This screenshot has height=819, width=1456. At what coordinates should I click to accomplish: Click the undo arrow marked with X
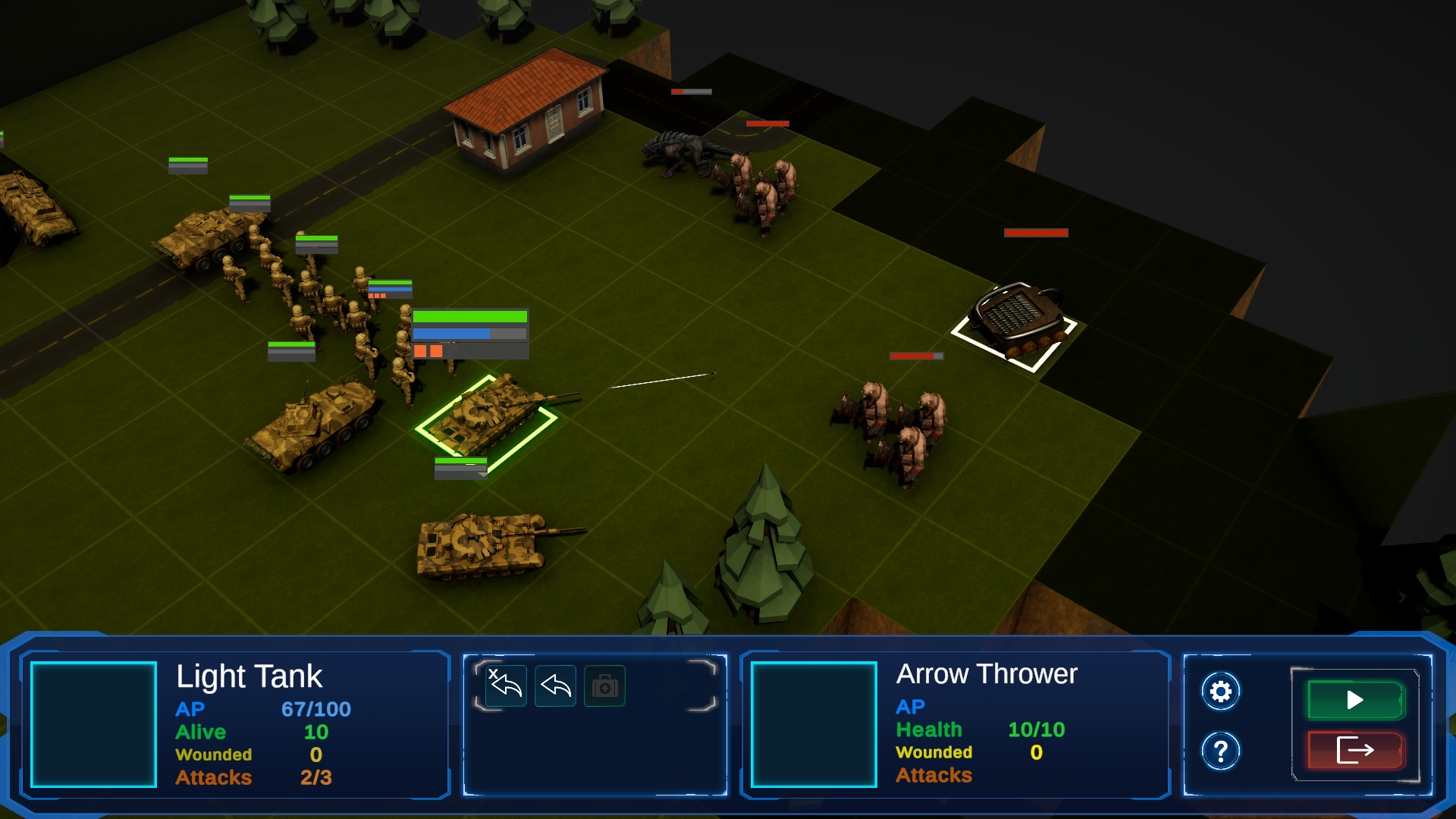pyautogui.click(x=506, y=686)
